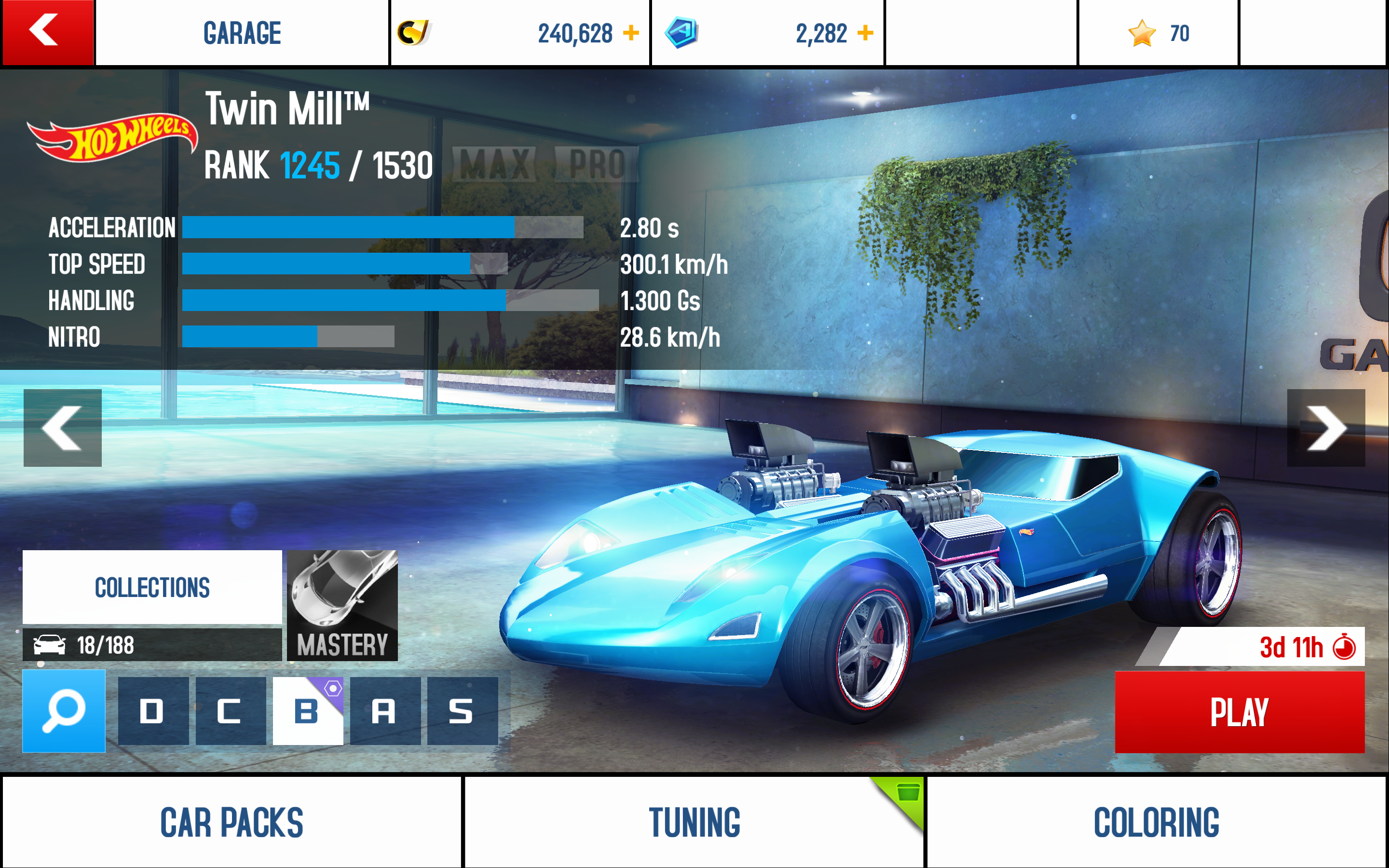The image size is (1389, 868).
Task: Show the previous car in garage
Action: click(x=63, y=428)
